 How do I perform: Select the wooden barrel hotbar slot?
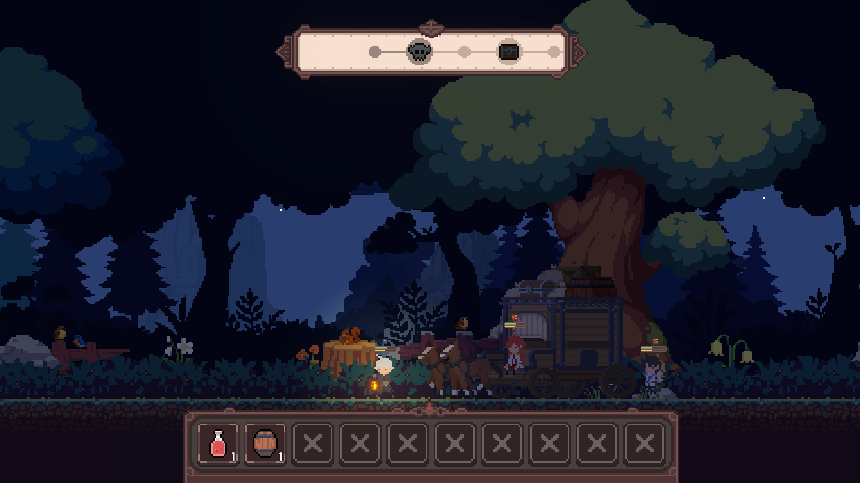point(265,443)
